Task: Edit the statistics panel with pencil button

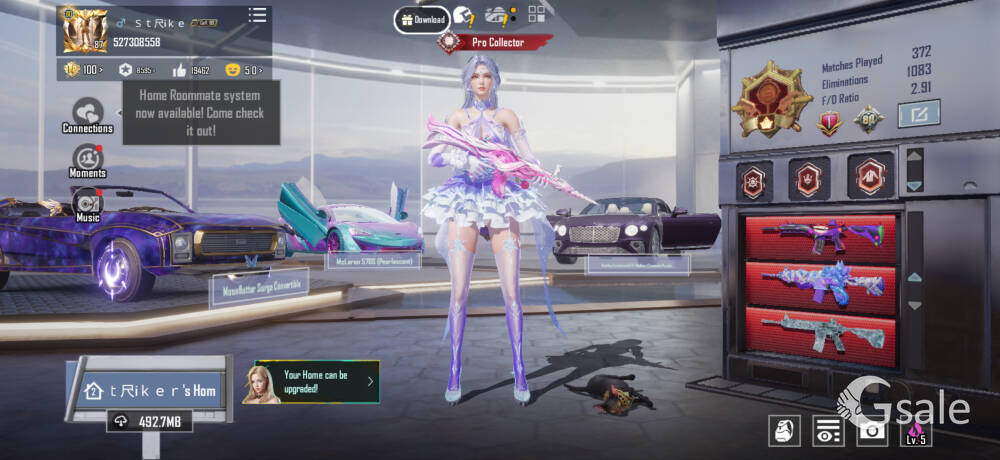Action: [918, 115]
